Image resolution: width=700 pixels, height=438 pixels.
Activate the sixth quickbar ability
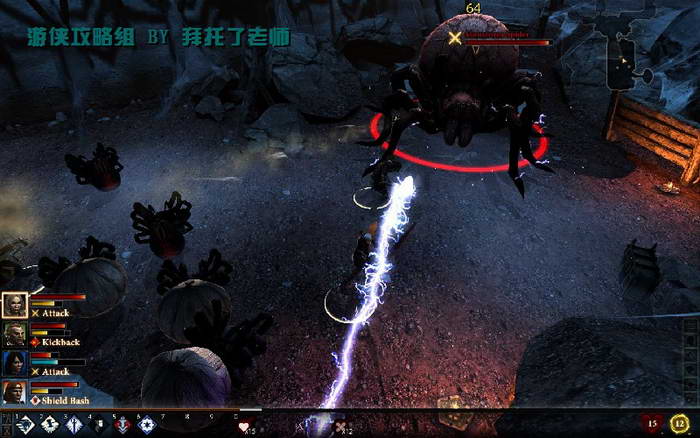[x=148, y=425]
